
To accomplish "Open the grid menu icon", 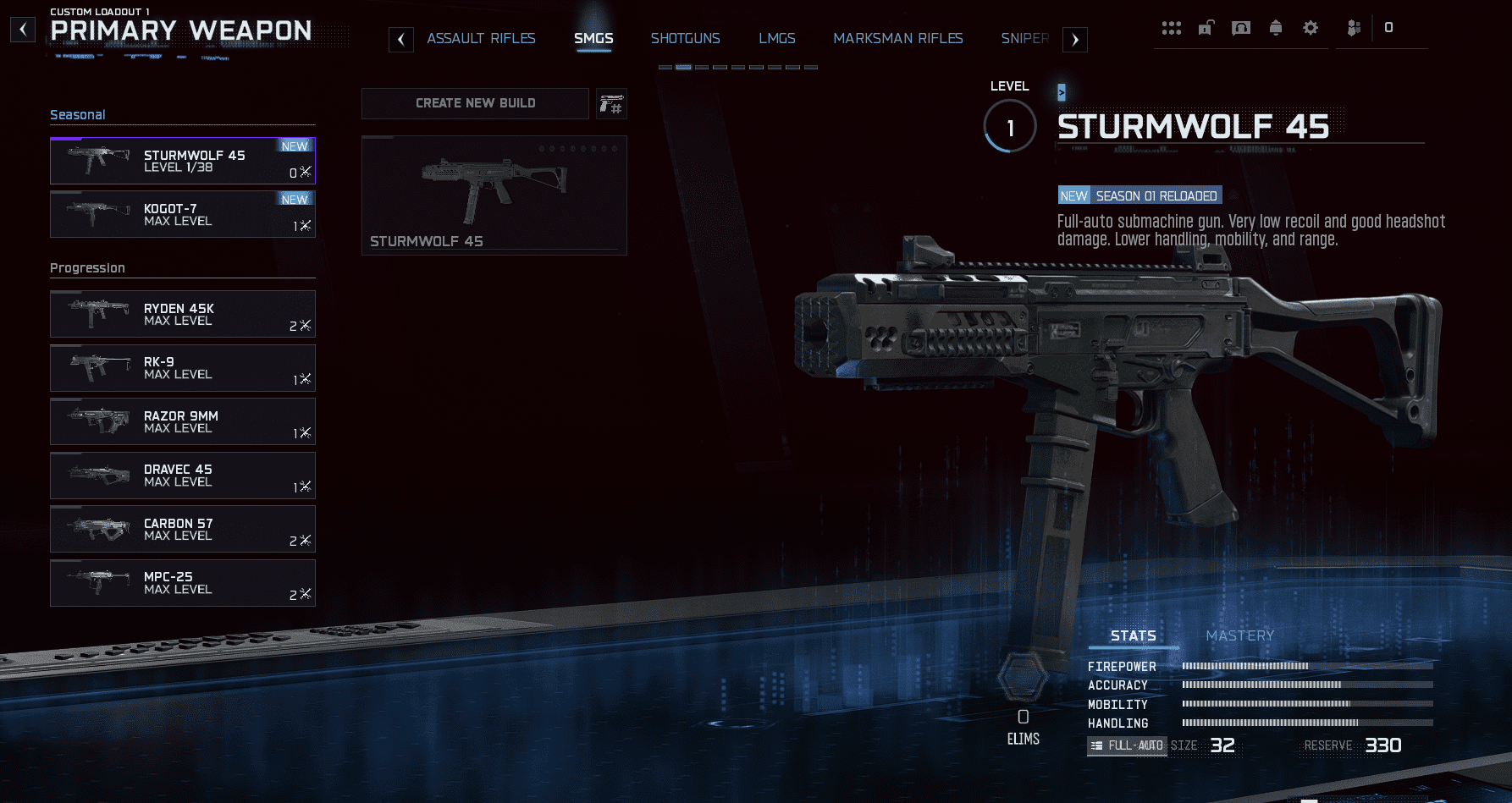I will click(1172, 28).
